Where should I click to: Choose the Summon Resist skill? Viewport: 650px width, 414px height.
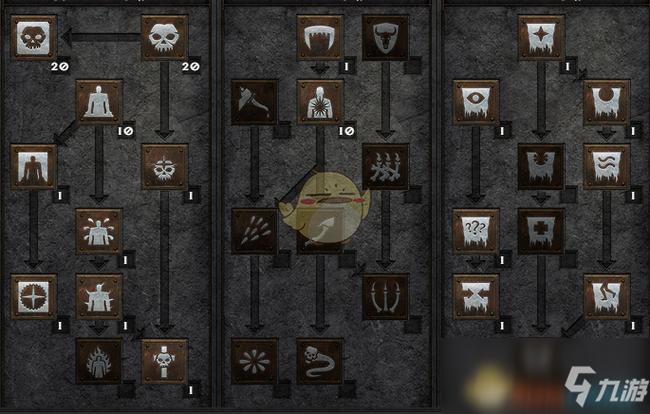point(34,297)
